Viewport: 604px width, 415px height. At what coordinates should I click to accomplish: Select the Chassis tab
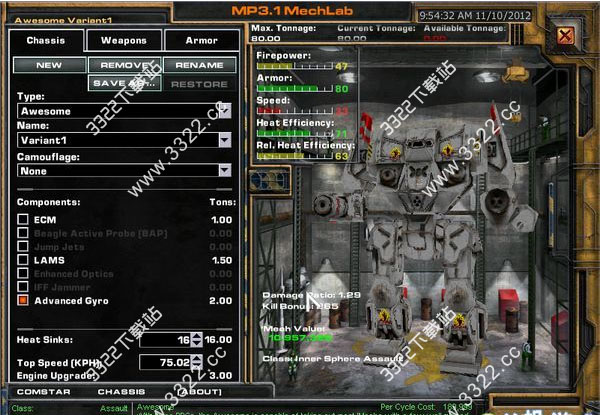coord(46,41)
